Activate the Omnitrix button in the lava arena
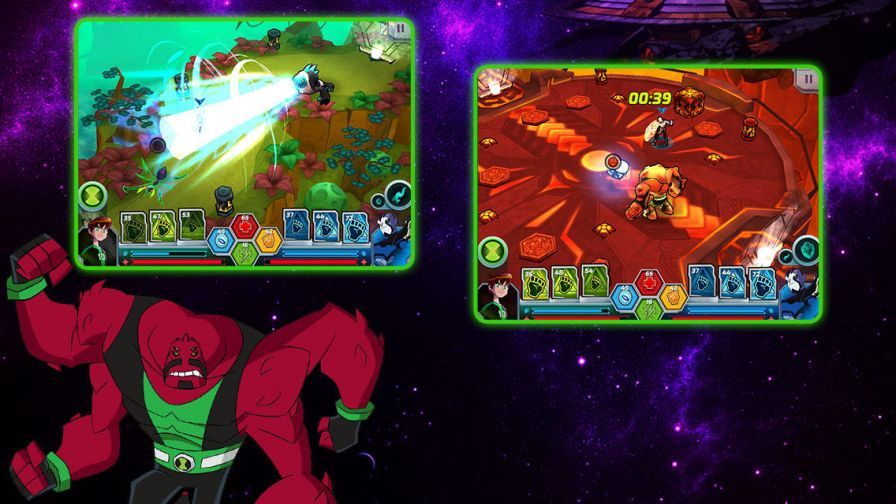Screen dimensions: 896x504 tap(491, 249)
